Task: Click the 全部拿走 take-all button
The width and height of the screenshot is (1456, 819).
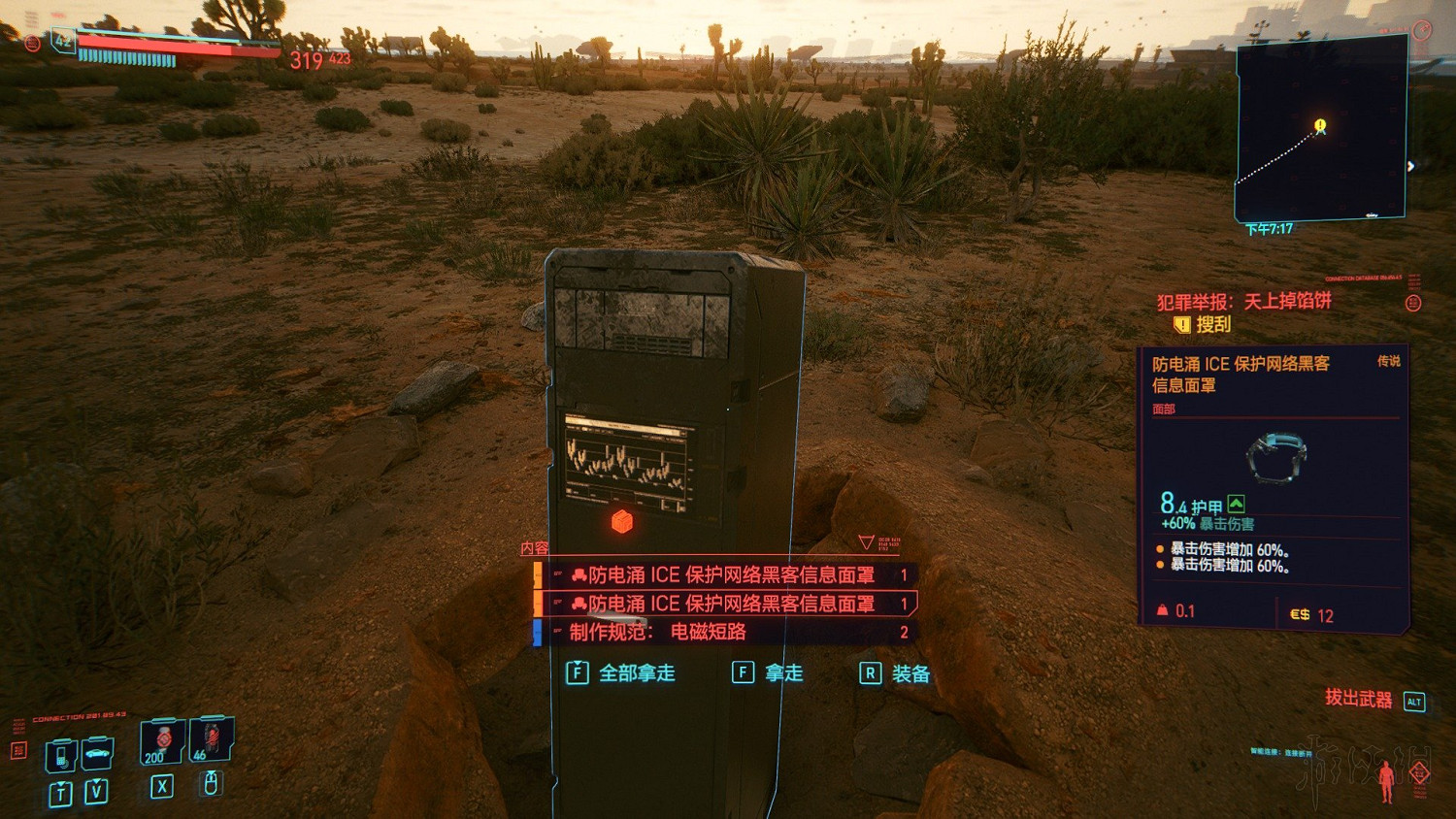Action: 627,673
